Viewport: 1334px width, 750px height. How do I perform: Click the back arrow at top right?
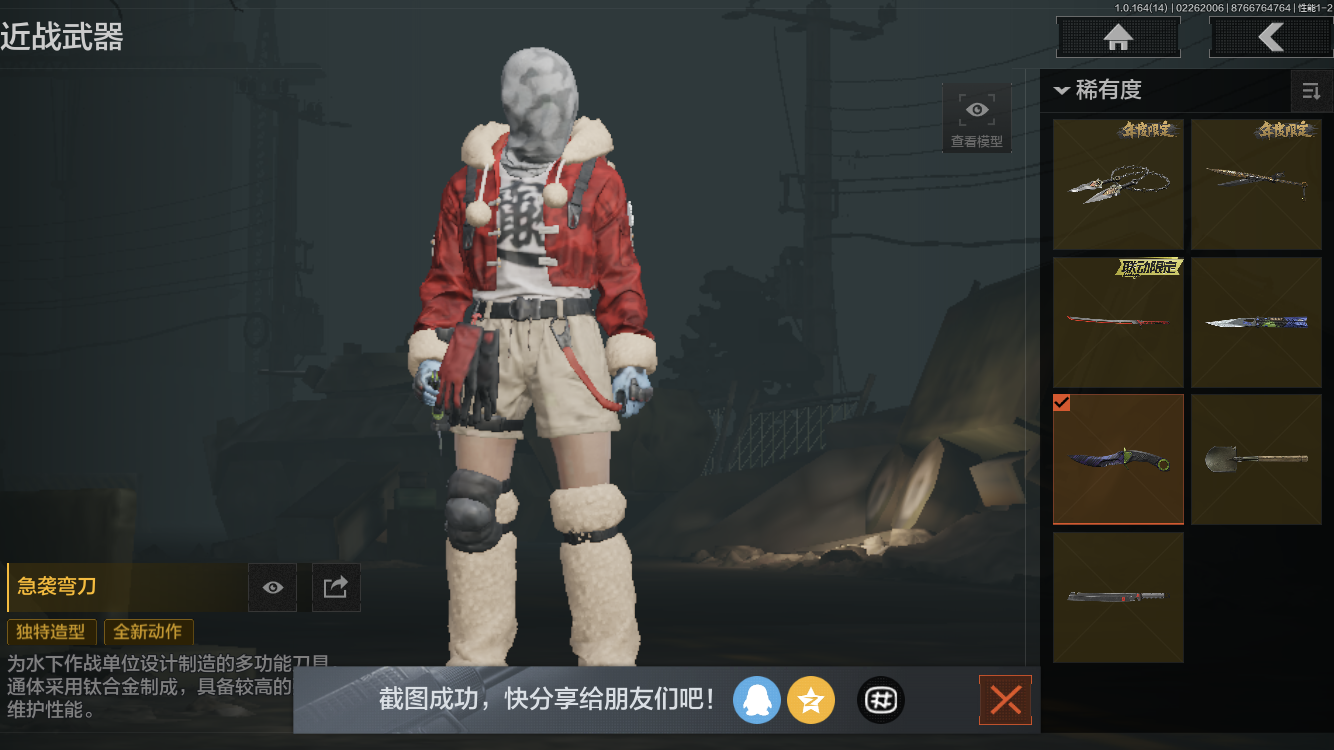(x=1272, y=37)
